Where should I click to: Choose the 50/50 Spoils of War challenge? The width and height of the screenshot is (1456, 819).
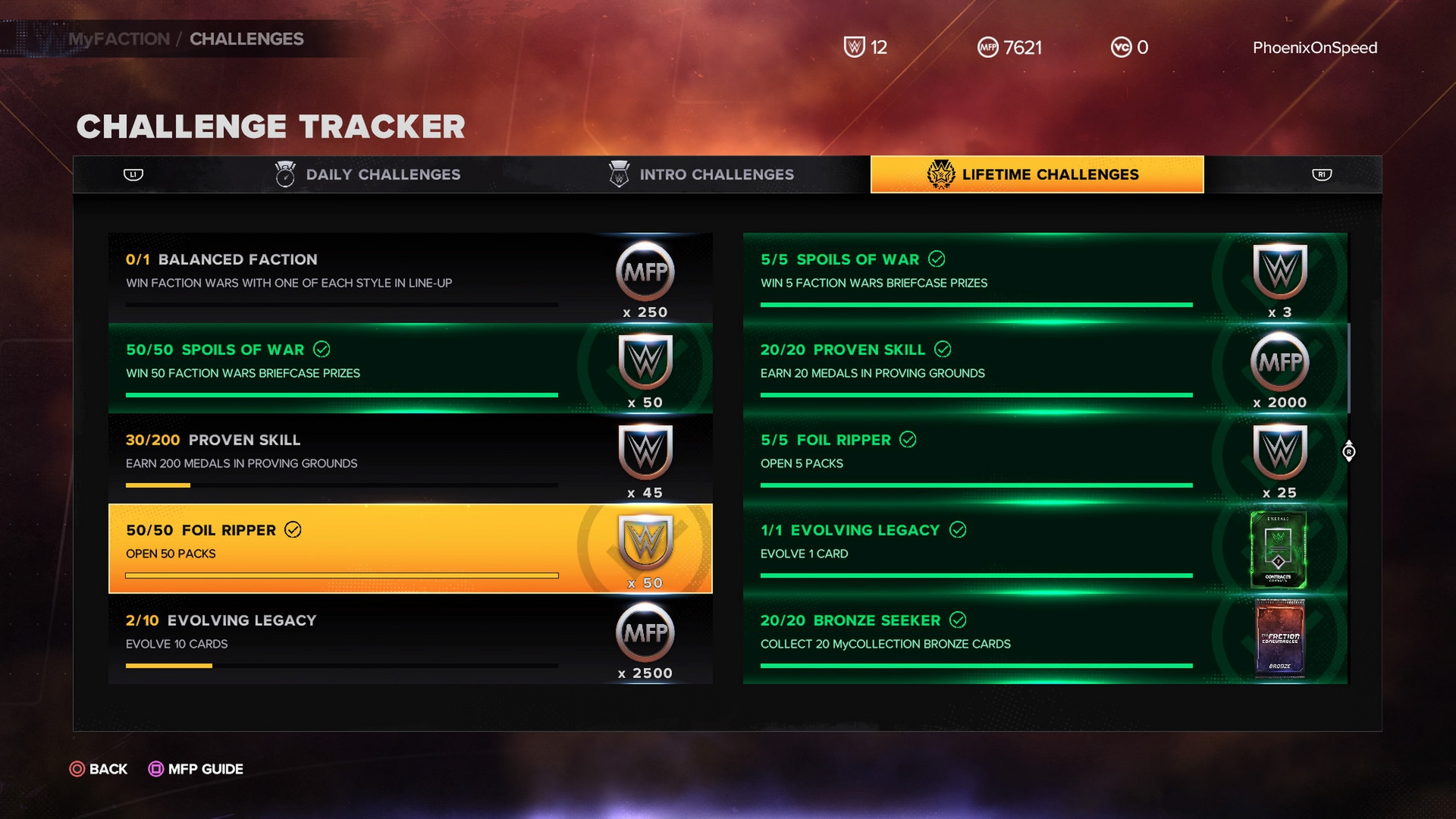(409, 368)
